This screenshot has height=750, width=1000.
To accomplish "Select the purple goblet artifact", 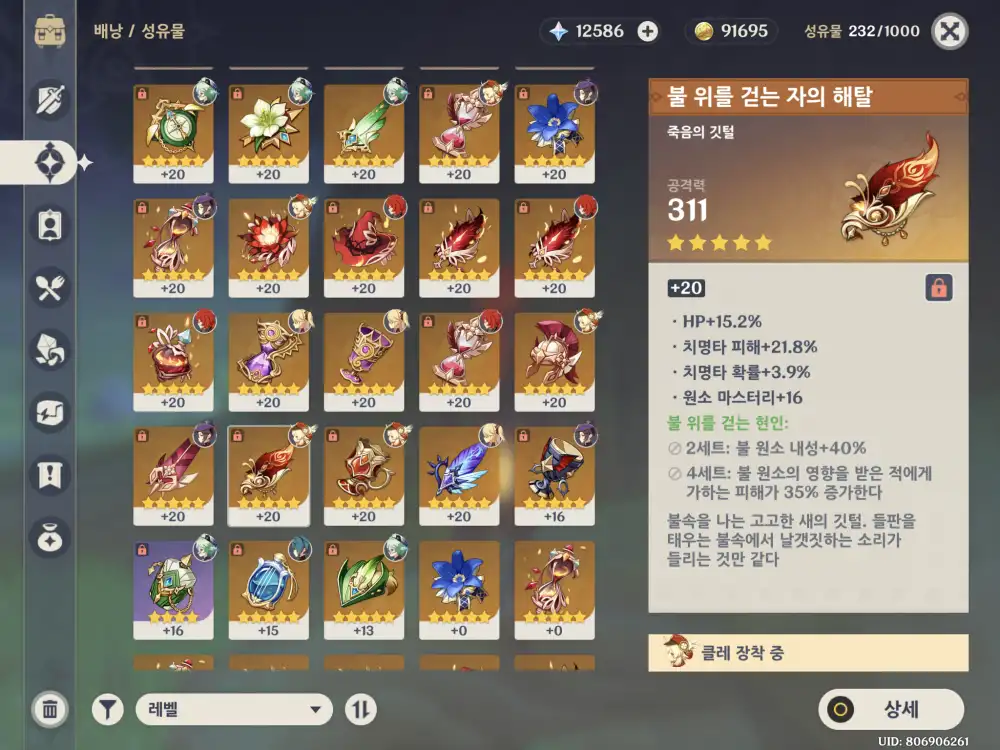I will [x=364, y=361].
